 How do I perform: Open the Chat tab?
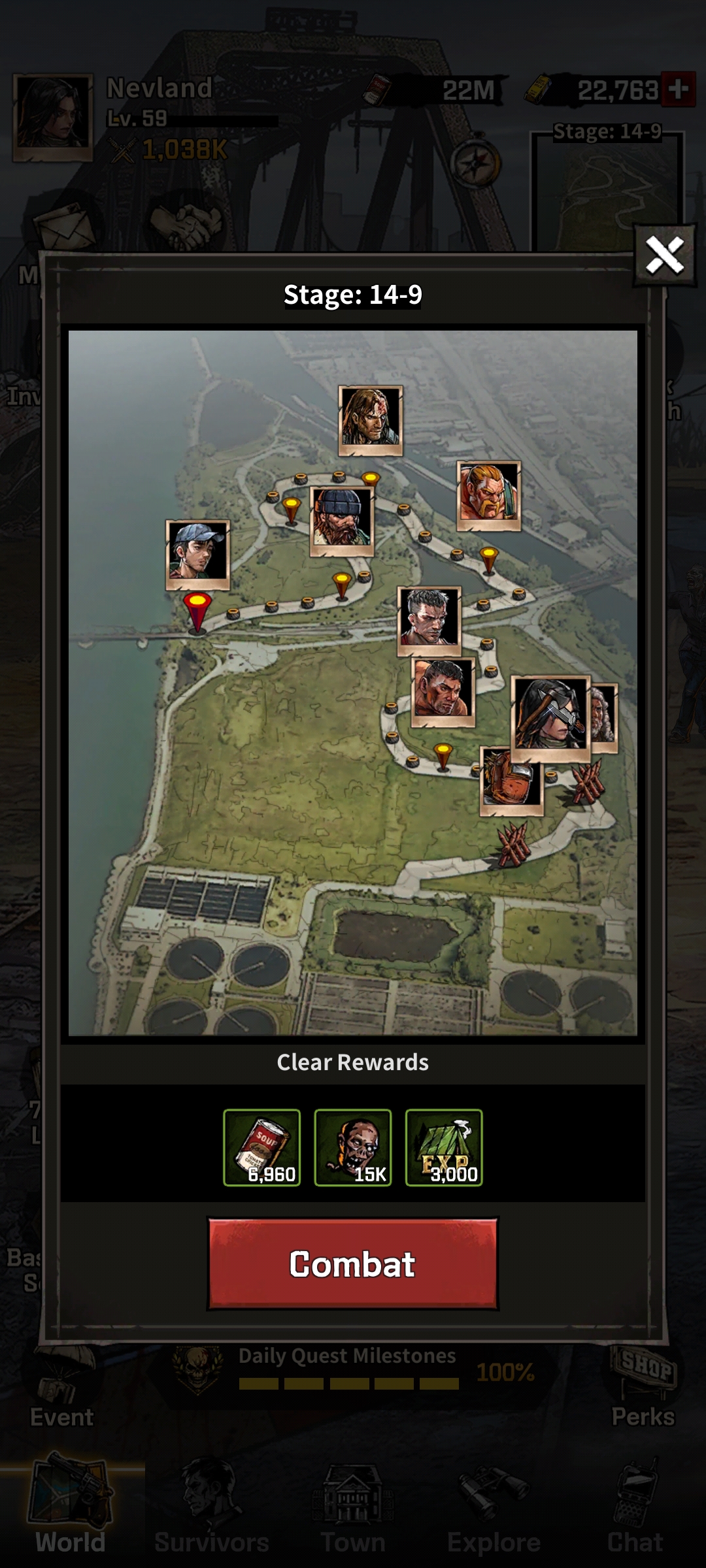tap(635, 1516)
